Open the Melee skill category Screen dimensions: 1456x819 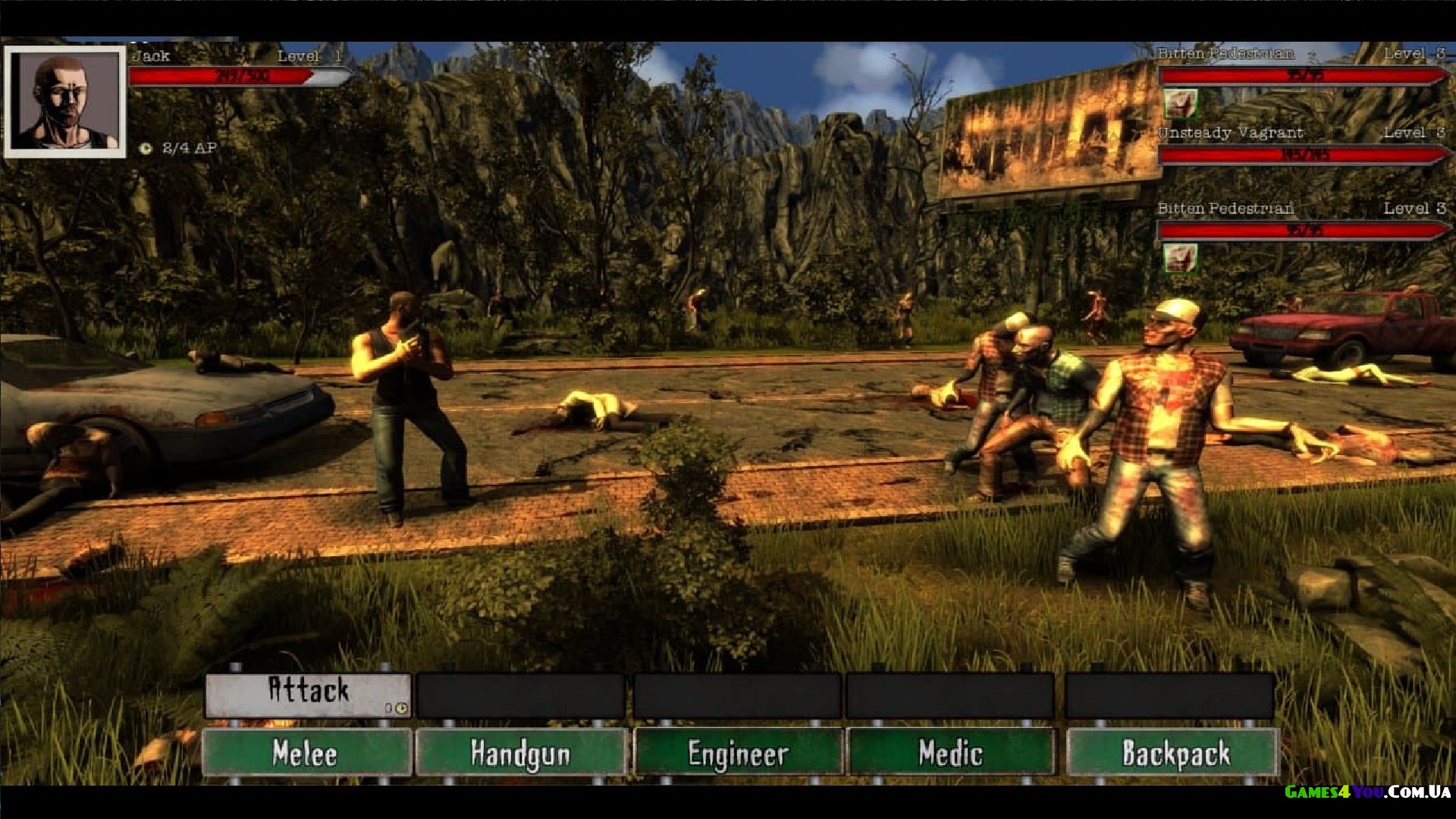[306, 753]
